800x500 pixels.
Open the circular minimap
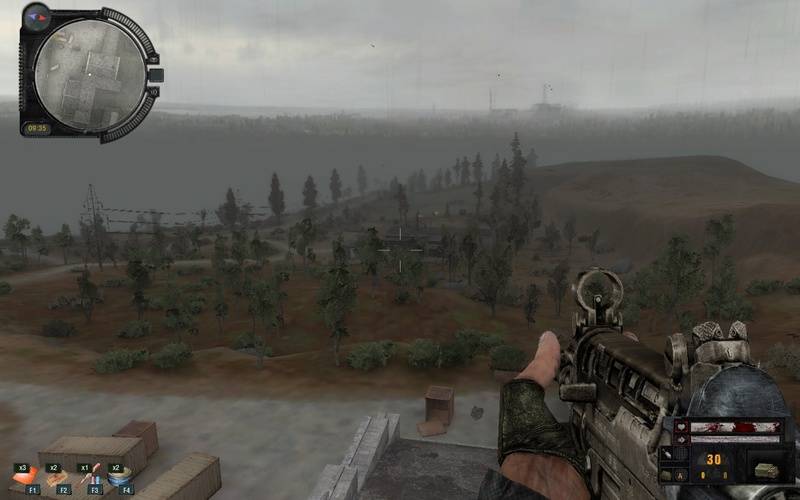tap(90, 75)
